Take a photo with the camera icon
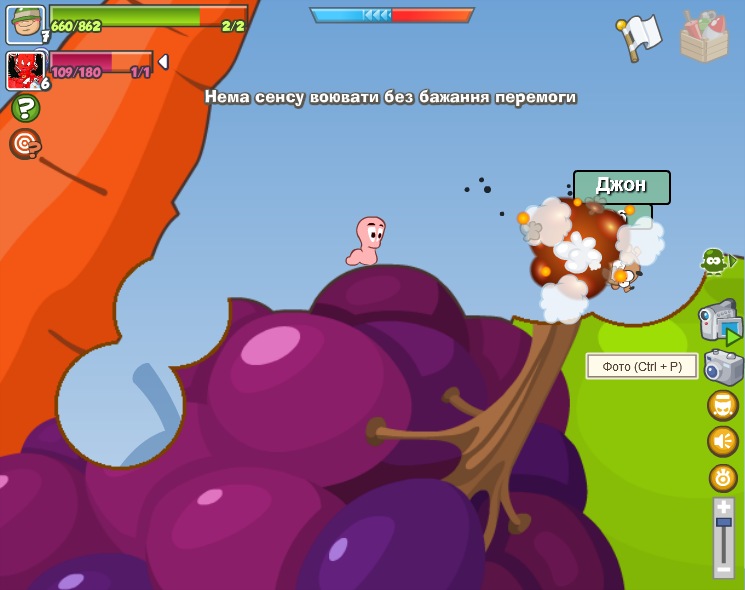Image resolution: width=745 pixels, height=590 pixels. (723, 367)
